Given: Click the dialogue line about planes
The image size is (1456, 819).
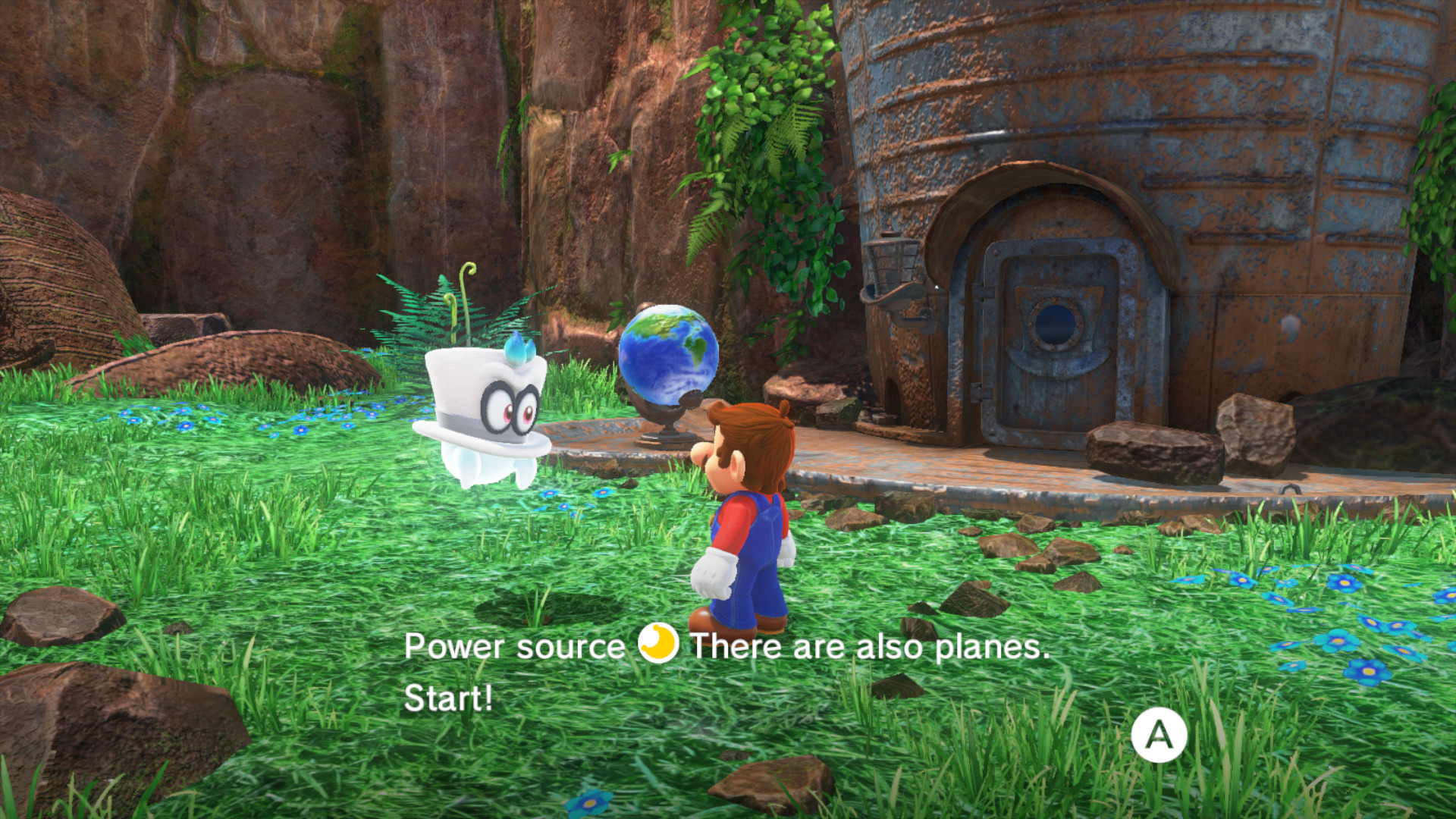Looking at the screenshot, I should (x=872, y=647).
